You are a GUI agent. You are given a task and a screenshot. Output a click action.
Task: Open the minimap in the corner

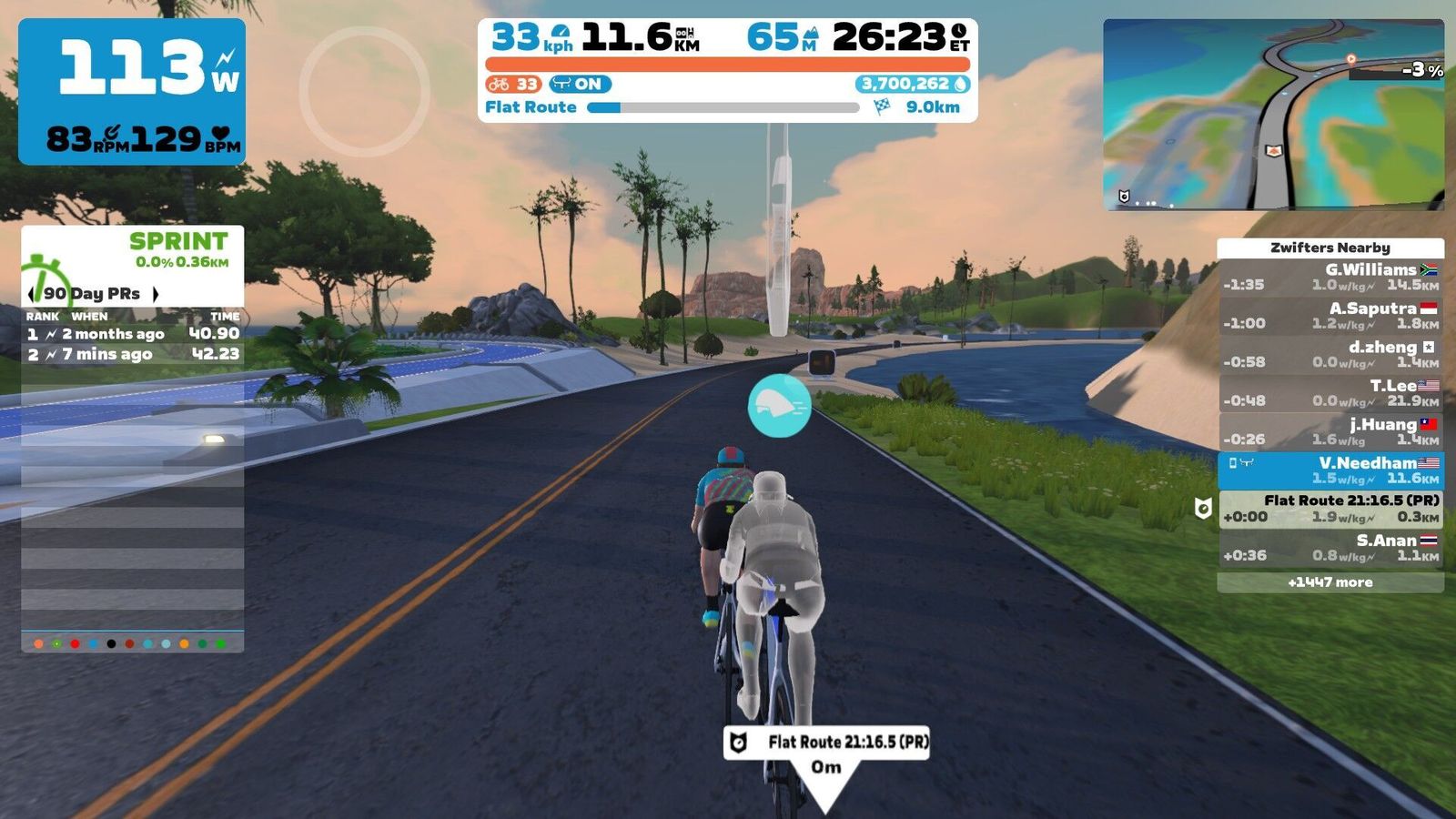click(x=1273, y=115)
